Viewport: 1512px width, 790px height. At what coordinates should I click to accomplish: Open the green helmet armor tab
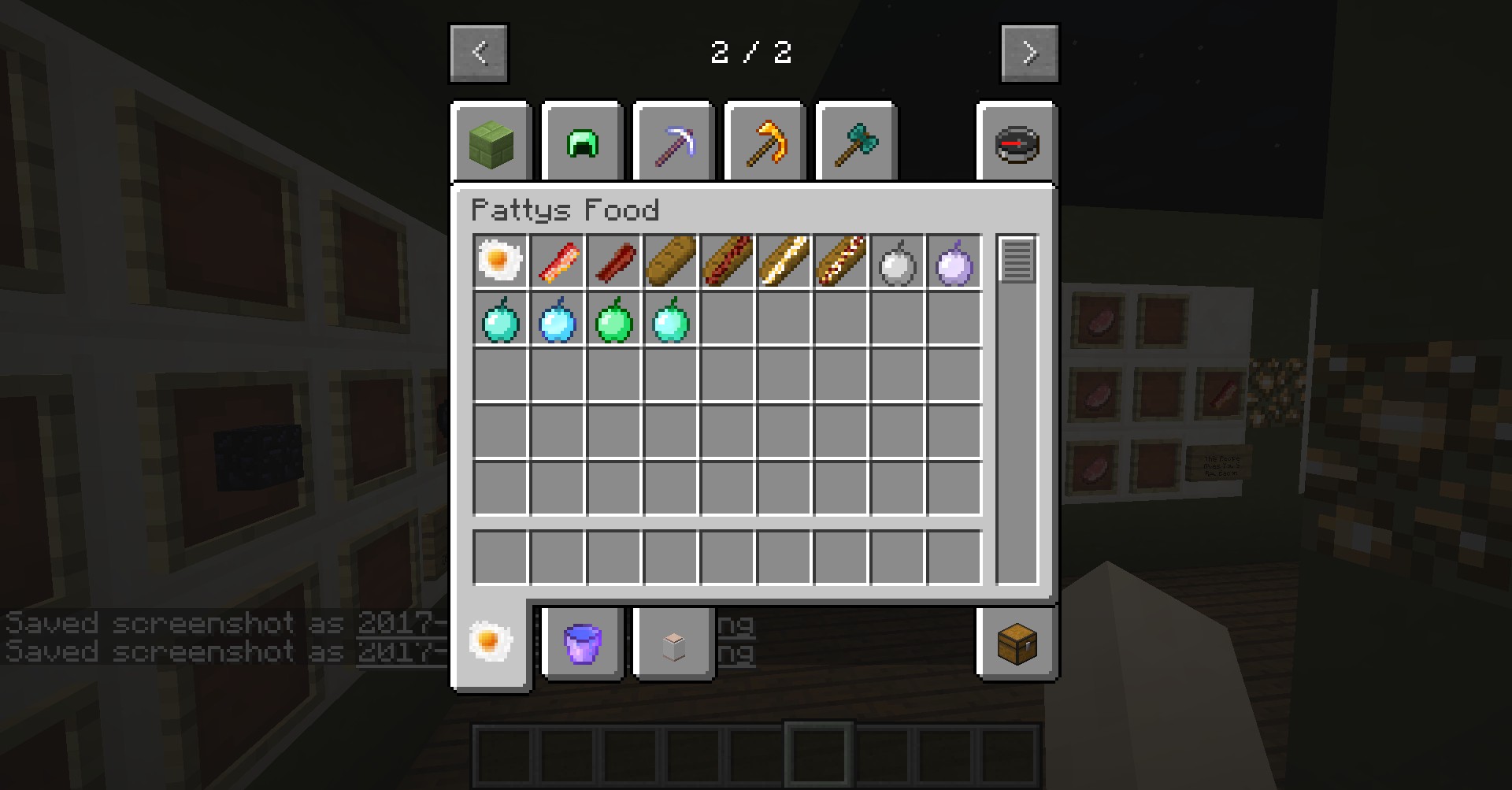583,143
